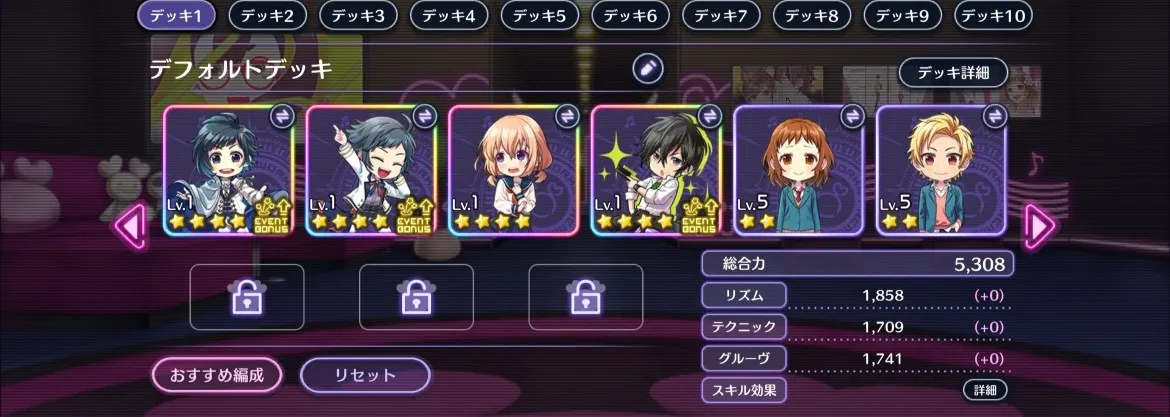The width and height of the screenshot is (1170, 417).
Task: Select the brown-haired girl Lv.5 card
Action: [799, 170]
